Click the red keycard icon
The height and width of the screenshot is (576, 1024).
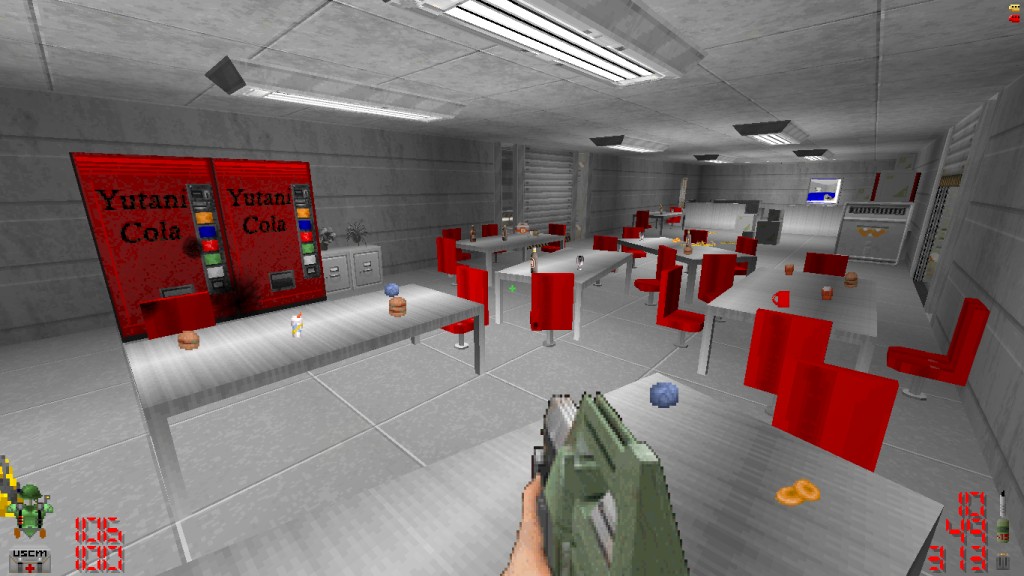tap(1015, 18)
